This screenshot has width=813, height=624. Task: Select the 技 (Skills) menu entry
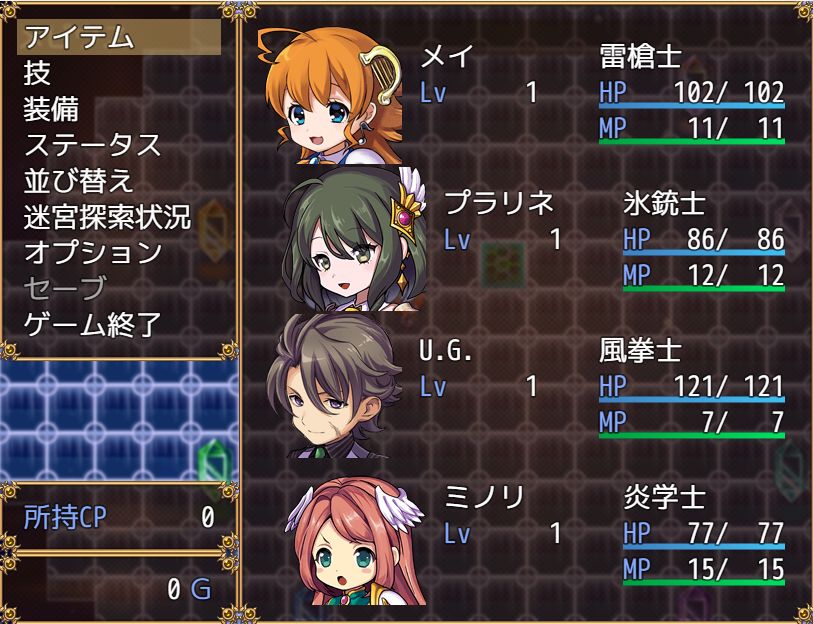coord(37,73)
